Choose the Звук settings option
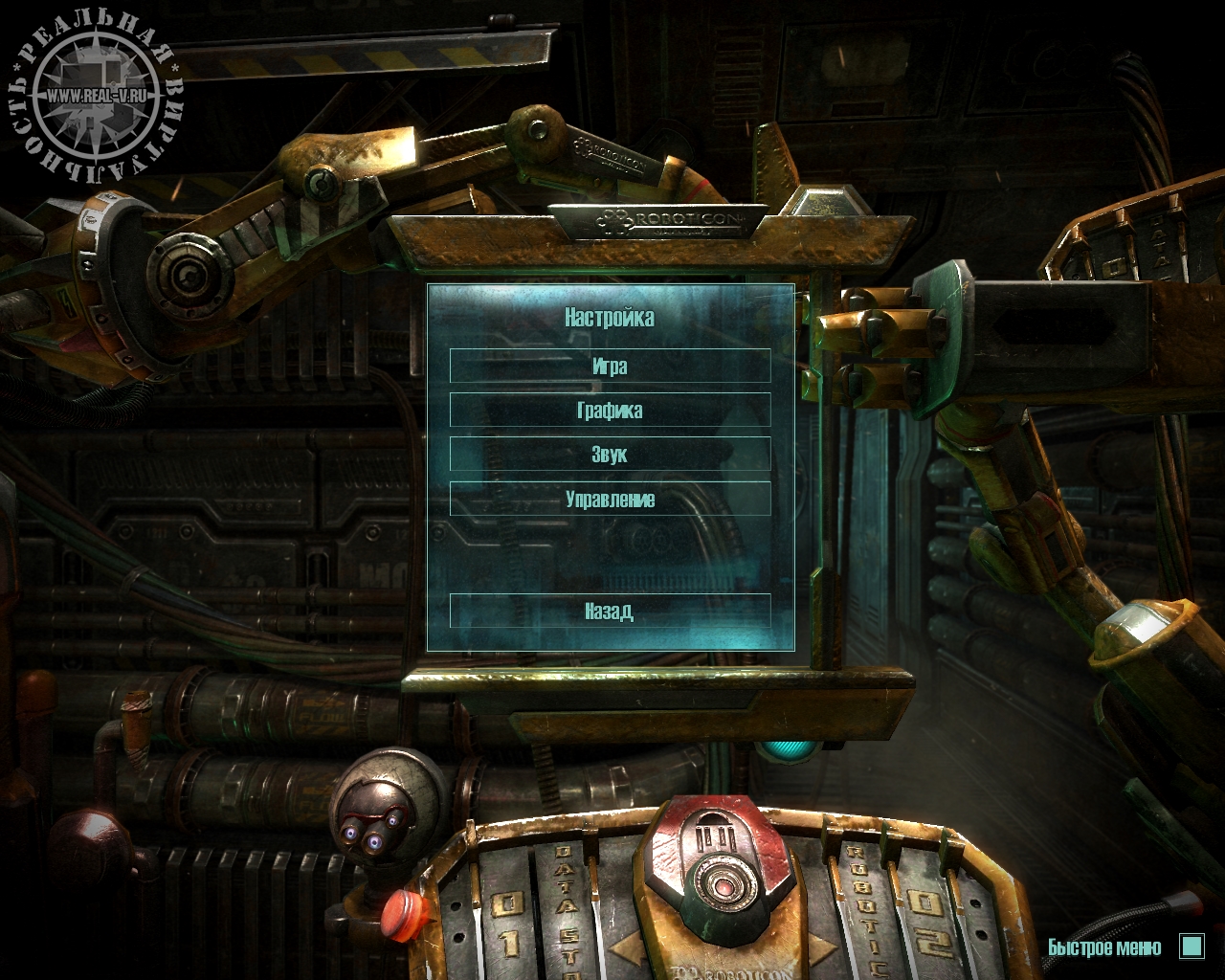 pyautogui.click(x=610, y=455)
